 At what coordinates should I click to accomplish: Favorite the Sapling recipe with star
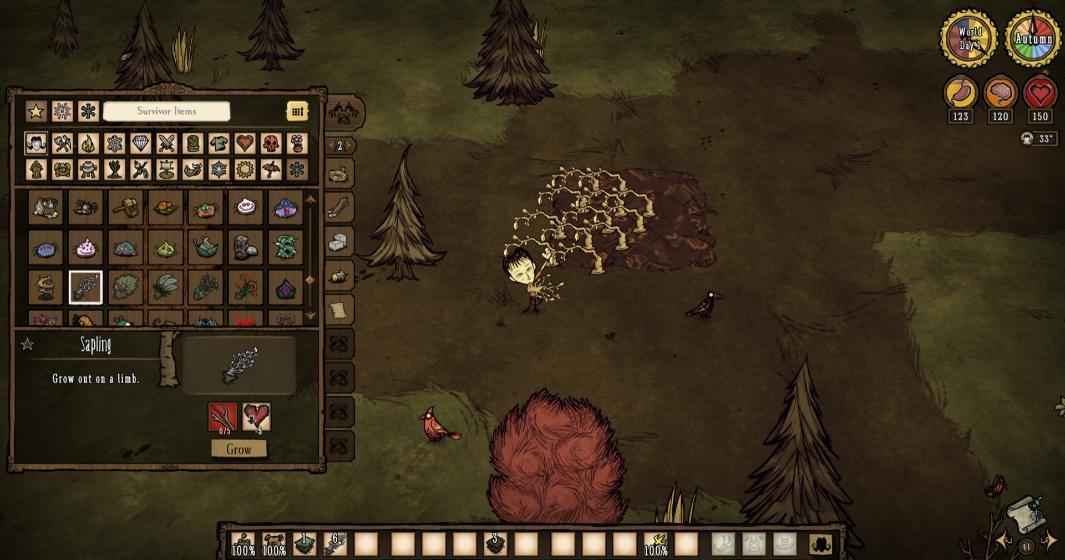[28, 345]
